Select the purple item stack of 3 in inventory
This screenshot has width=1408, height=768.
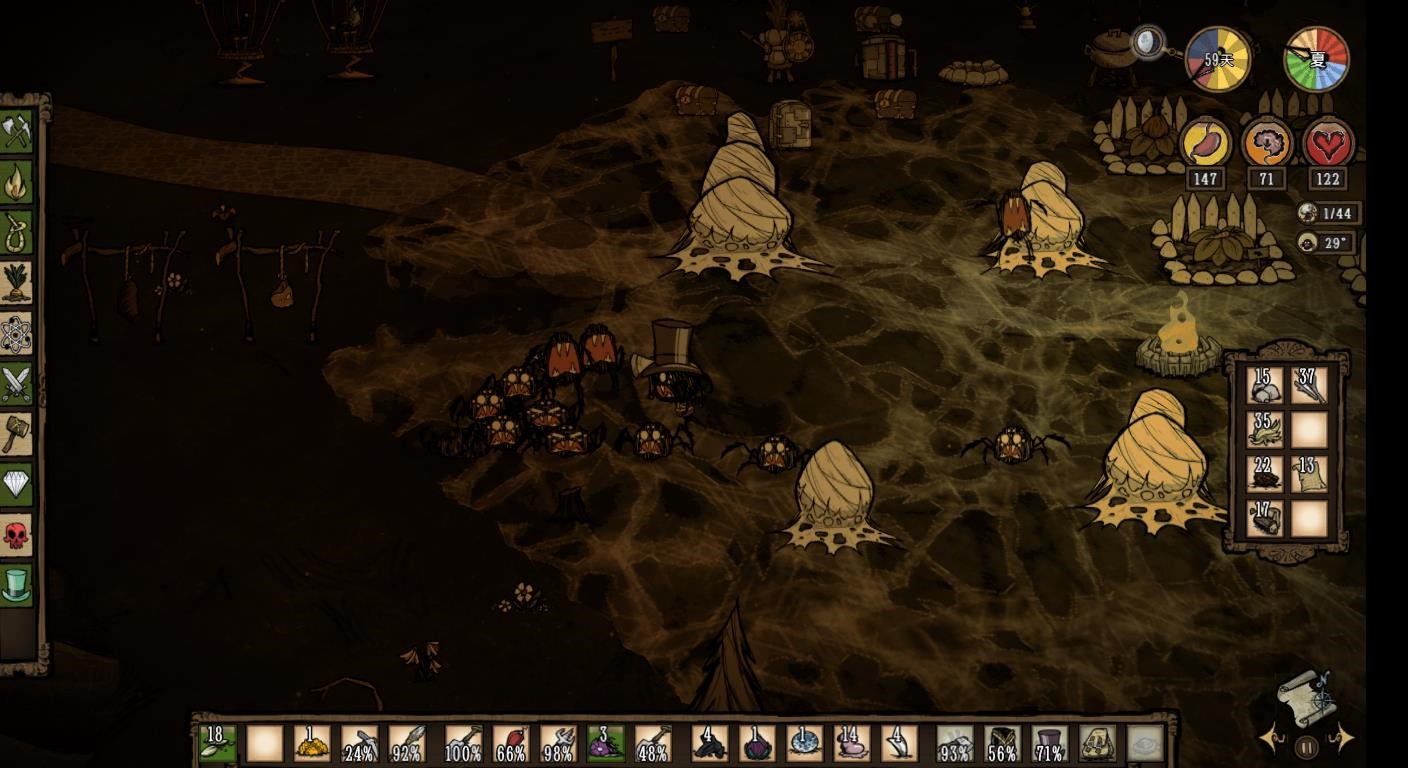point(605,744)
